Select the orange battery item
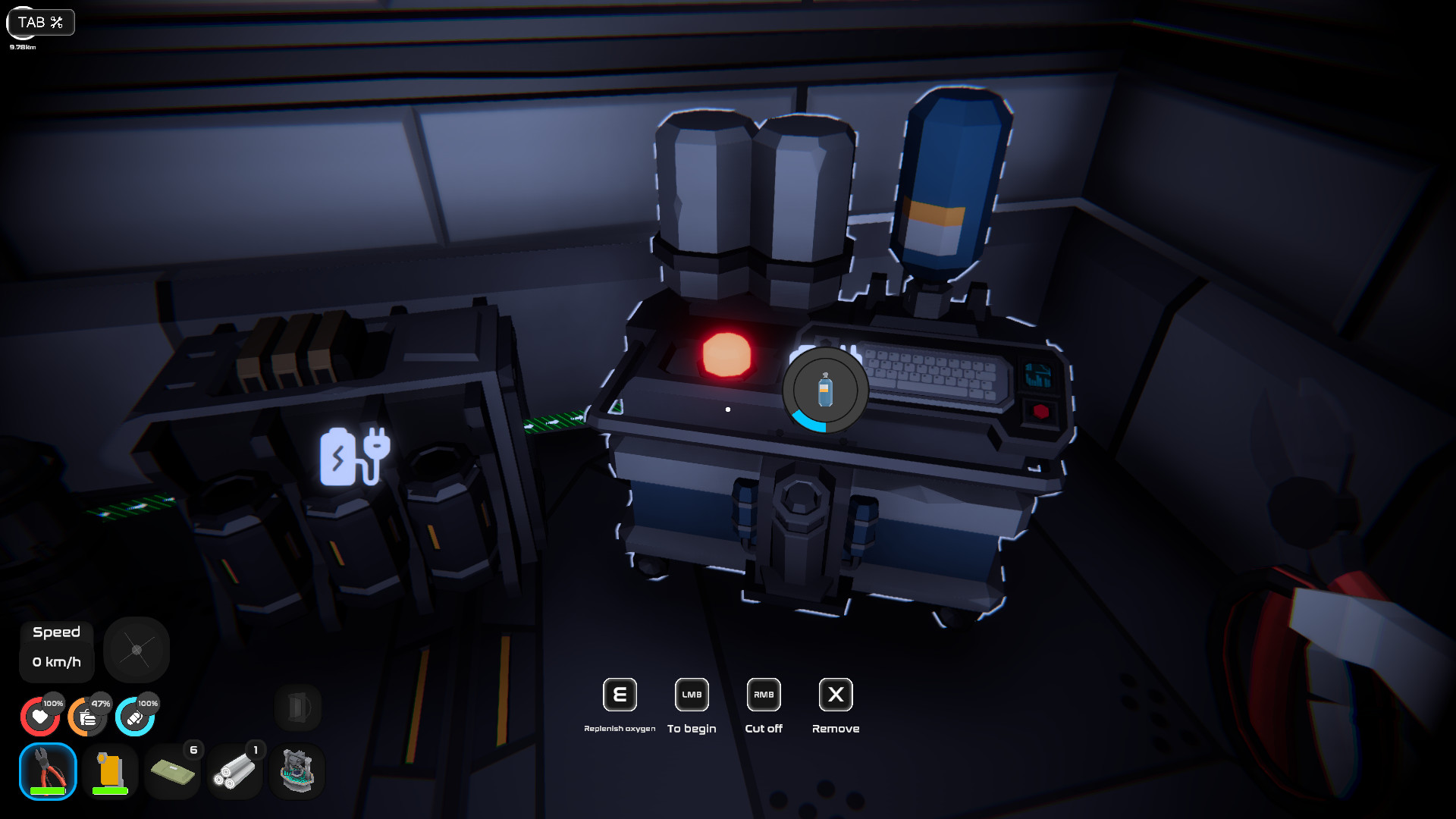 click(108, 771)
